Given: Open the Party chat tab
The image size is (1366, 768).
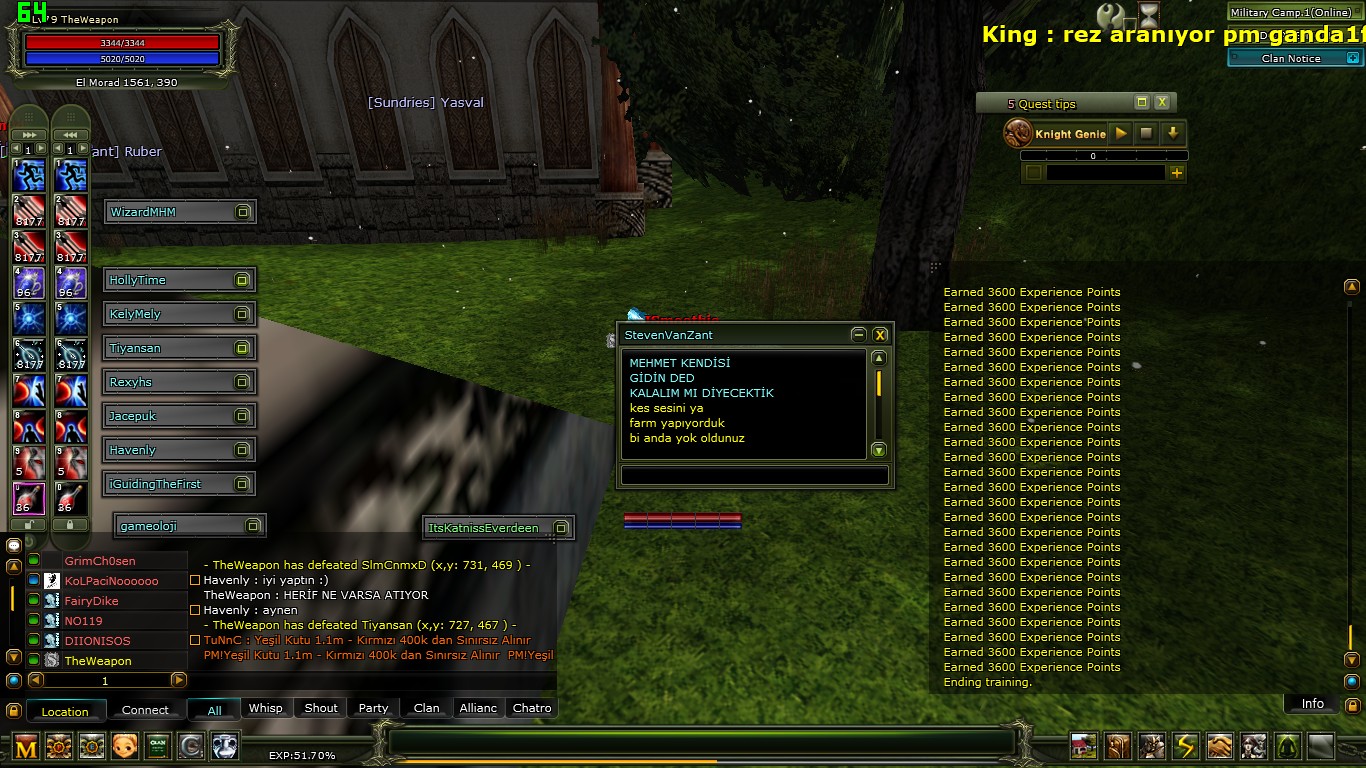Looking at the screenshot, I should click(x=373, y=708).
